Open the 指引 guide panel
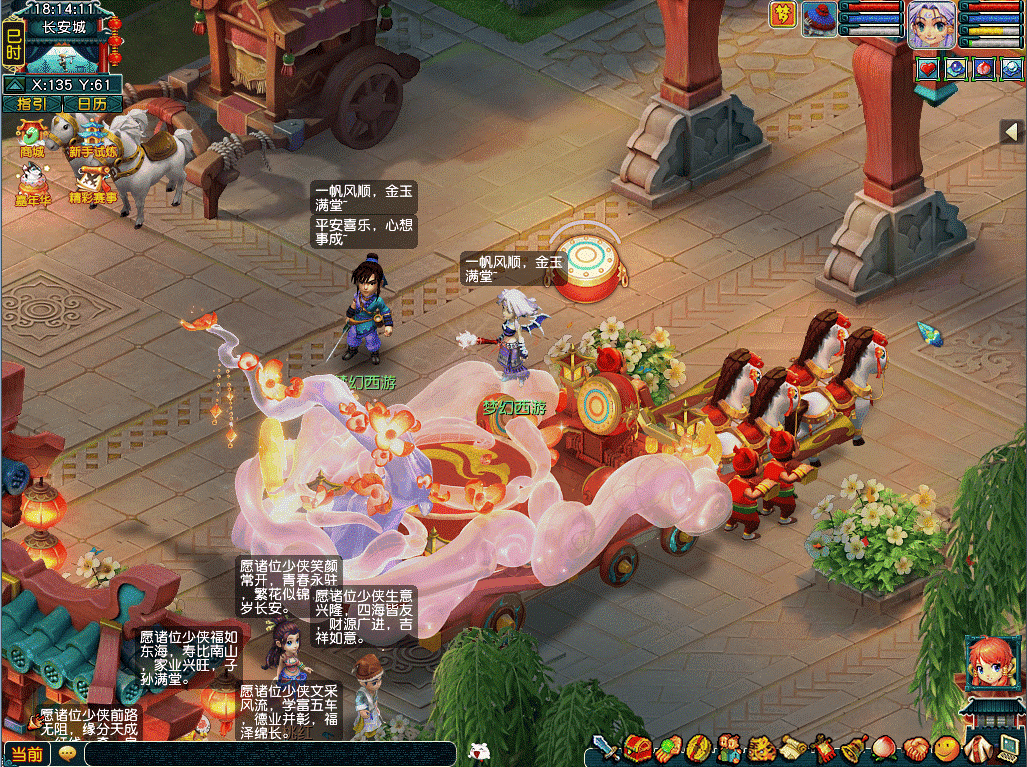The height and width of the screenshot is (767, 1027). pyautogui.click(x=32, y=104)
